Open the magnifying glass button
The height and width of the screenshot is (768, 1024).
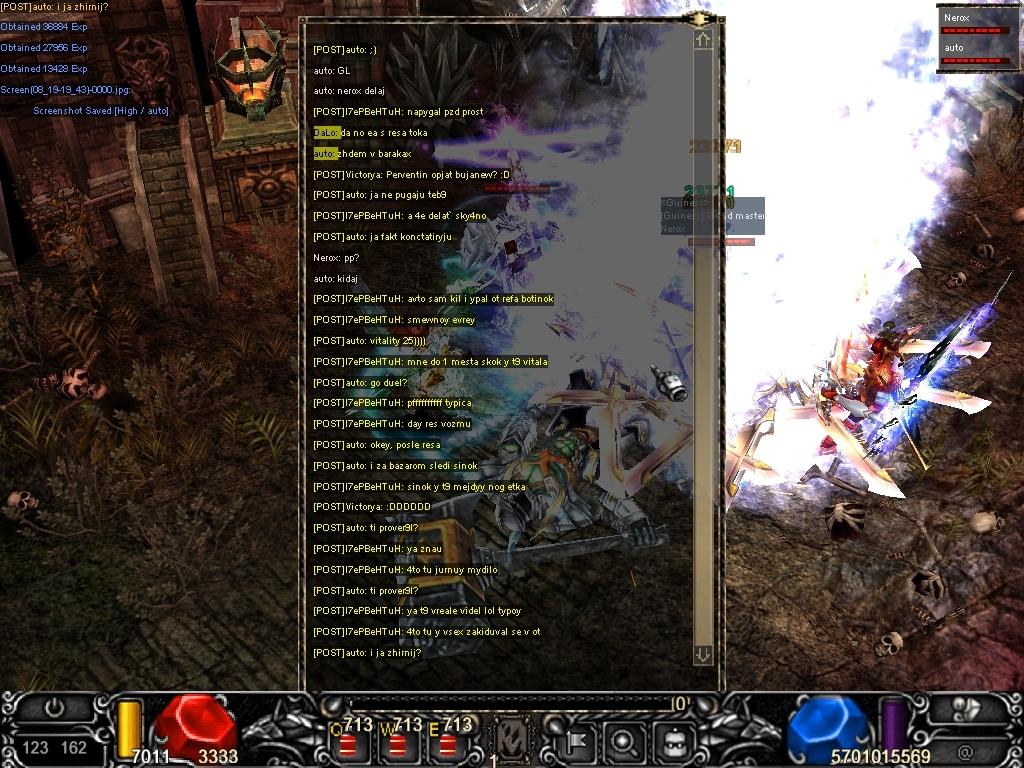tap(624, 741)
